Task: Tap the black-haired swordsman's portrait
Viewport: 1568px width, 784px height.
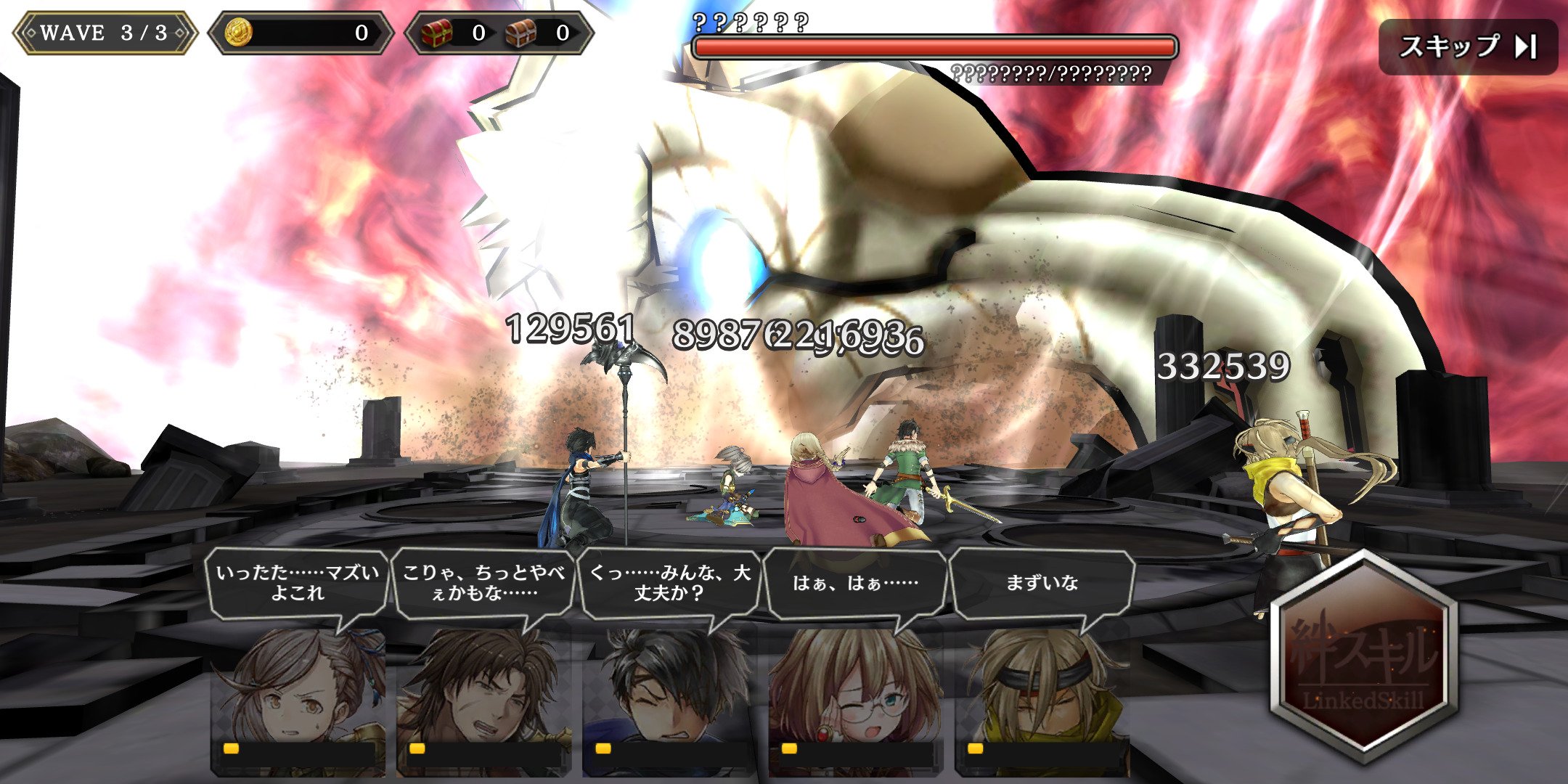Action: click(669, 690)
